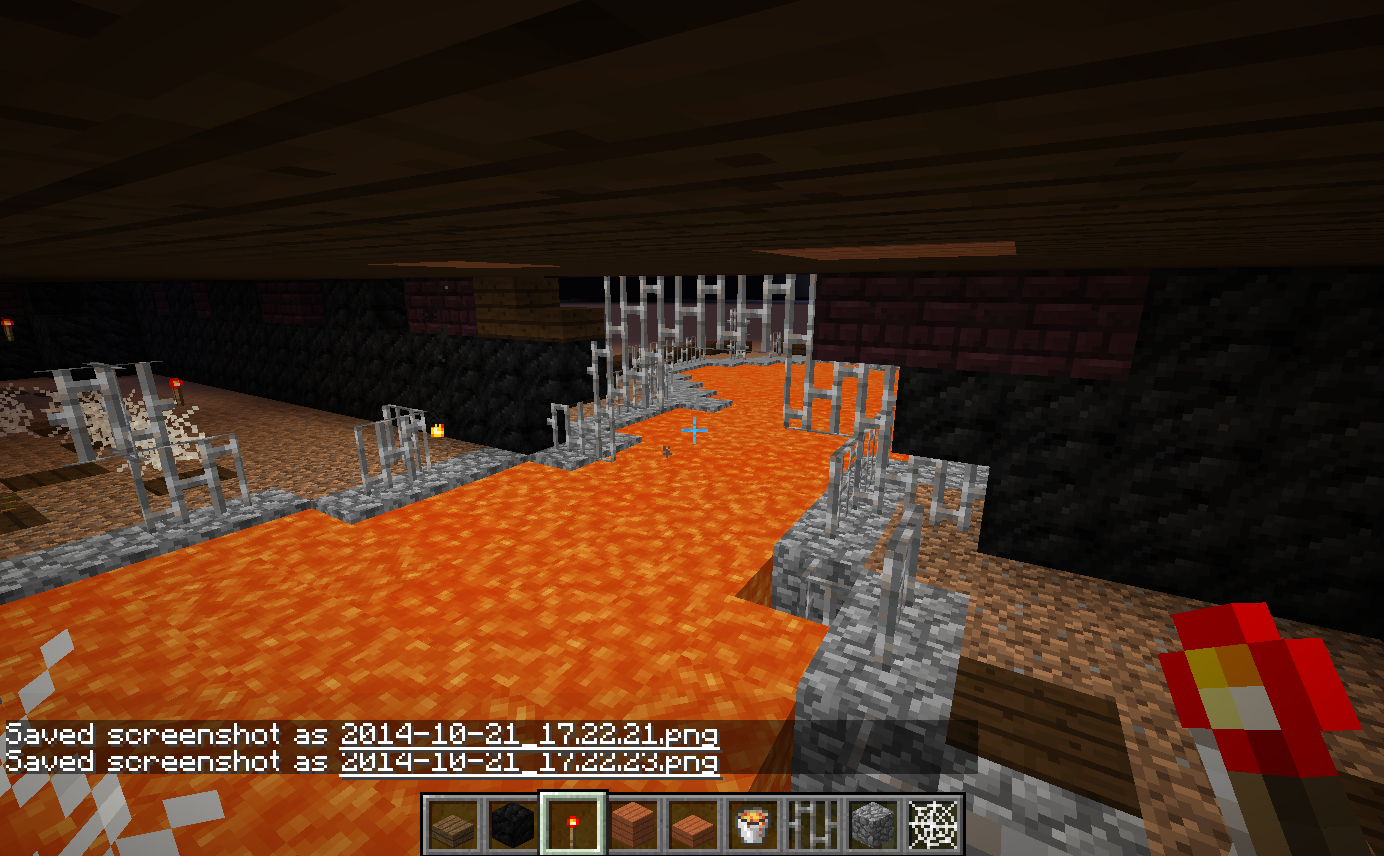This screenshot has width=1384, height=856.
Task: Choose the redstone torch hotbar slot
Action: coord(573,825)
